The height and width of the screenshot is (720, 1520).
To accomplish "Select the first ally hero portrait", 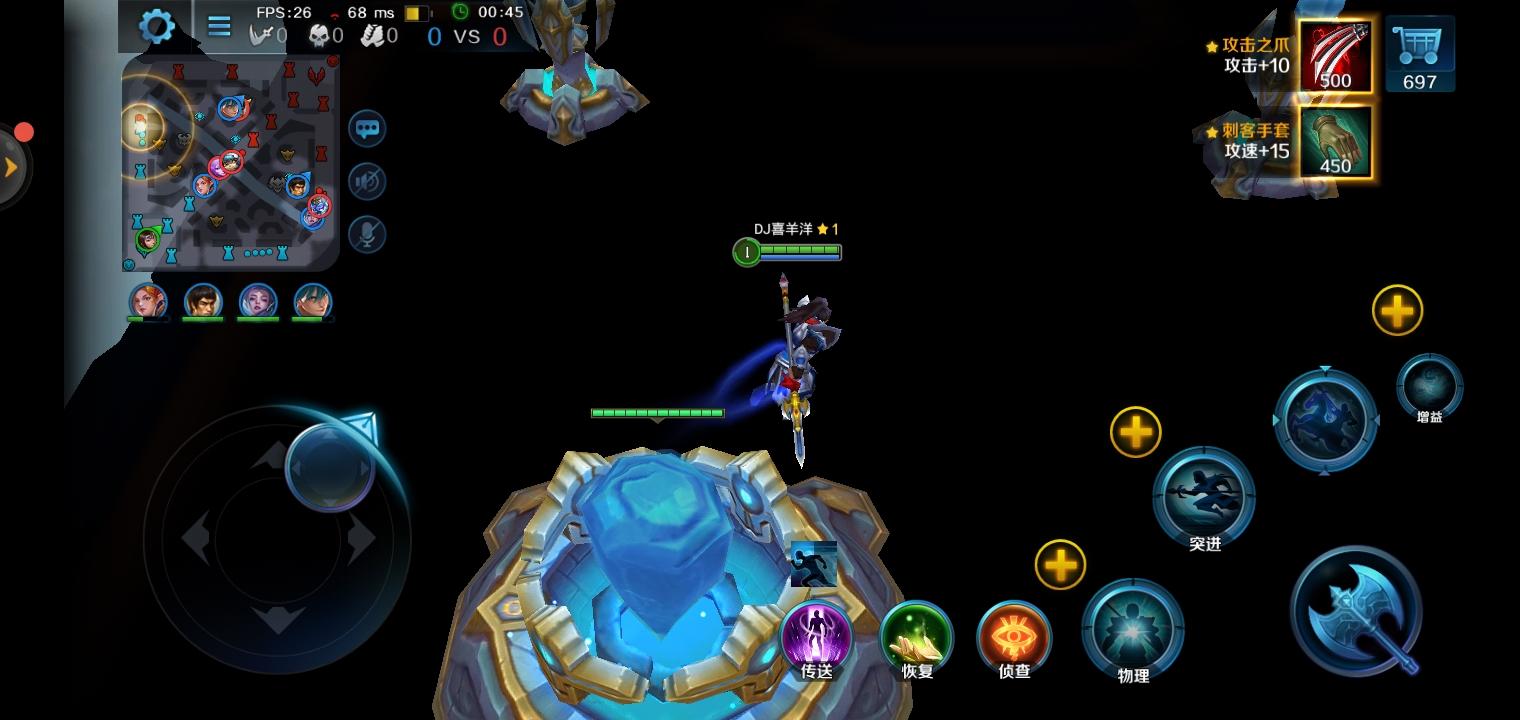I will click(148, 302).
